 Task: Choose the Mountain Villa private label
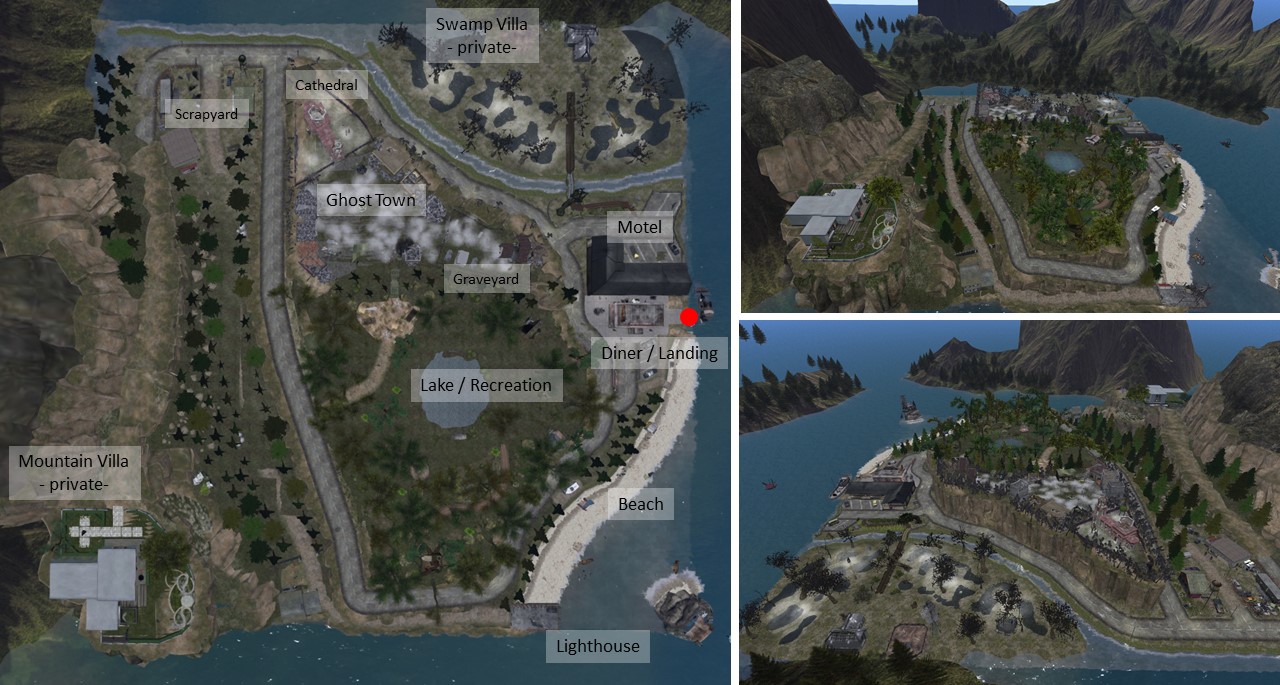(74, 473)
